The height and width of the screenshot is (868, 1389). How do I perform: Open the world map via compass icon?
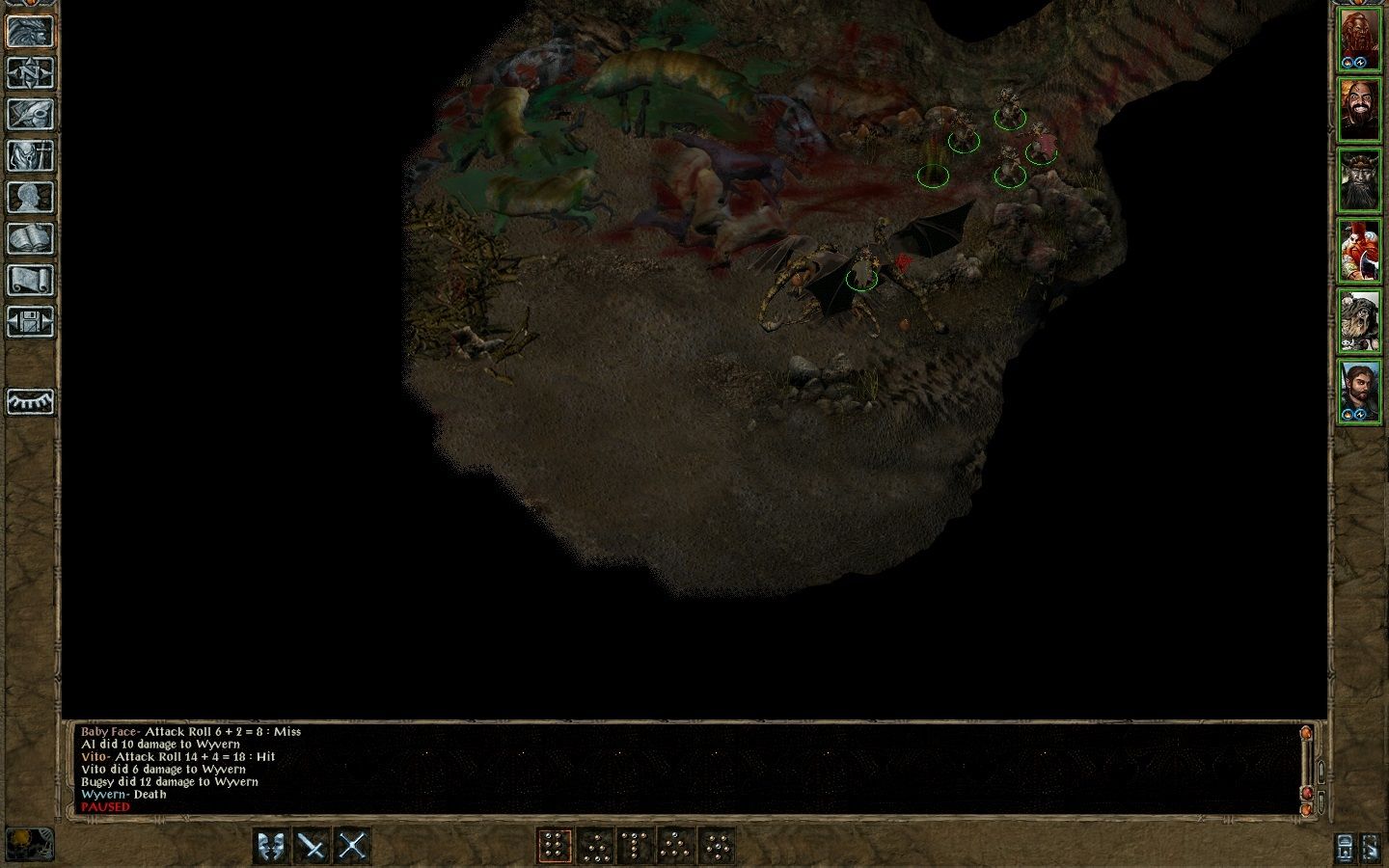(x=30, y=70)
